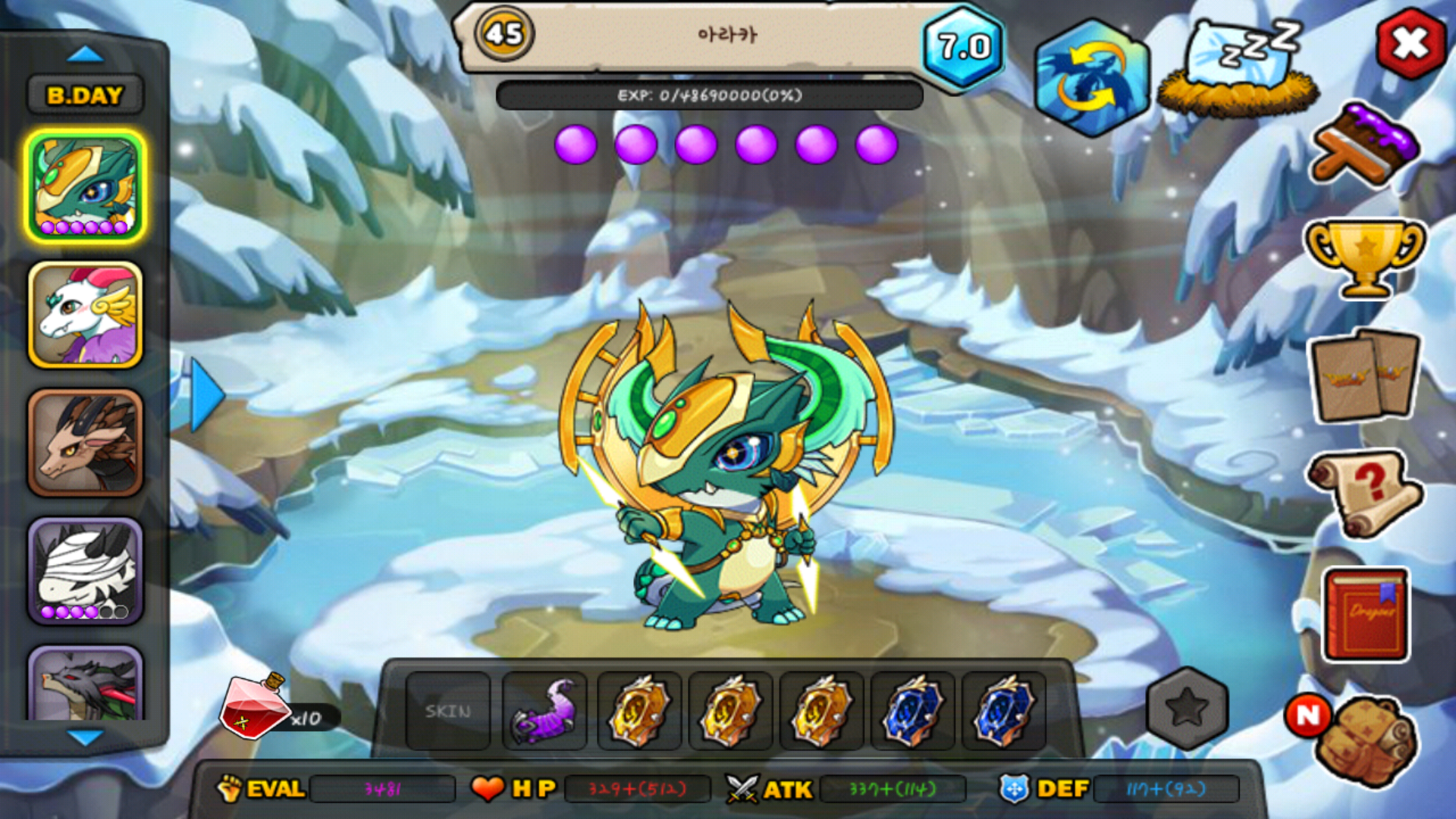Open the question mark scroll

(x=1365, y=493)
